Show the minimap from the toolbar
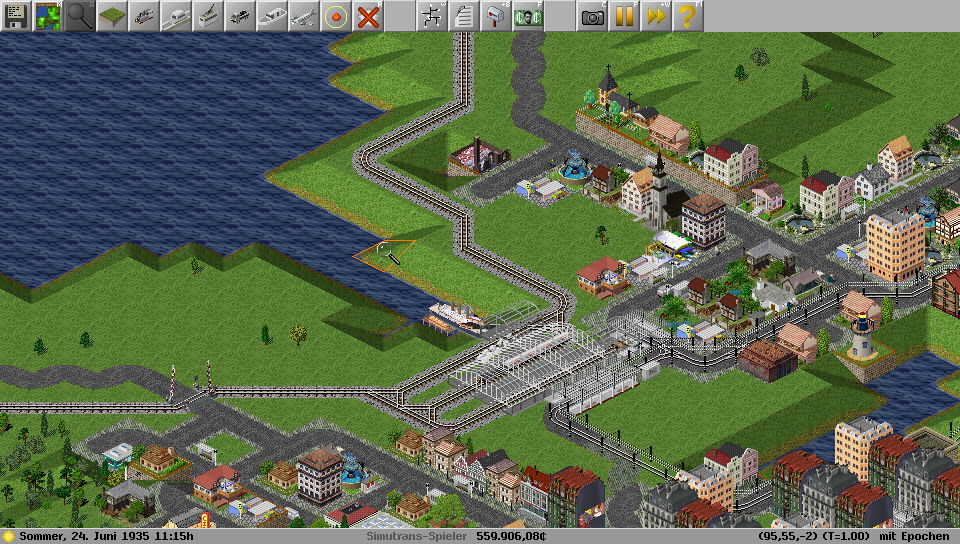 point(48,16)
